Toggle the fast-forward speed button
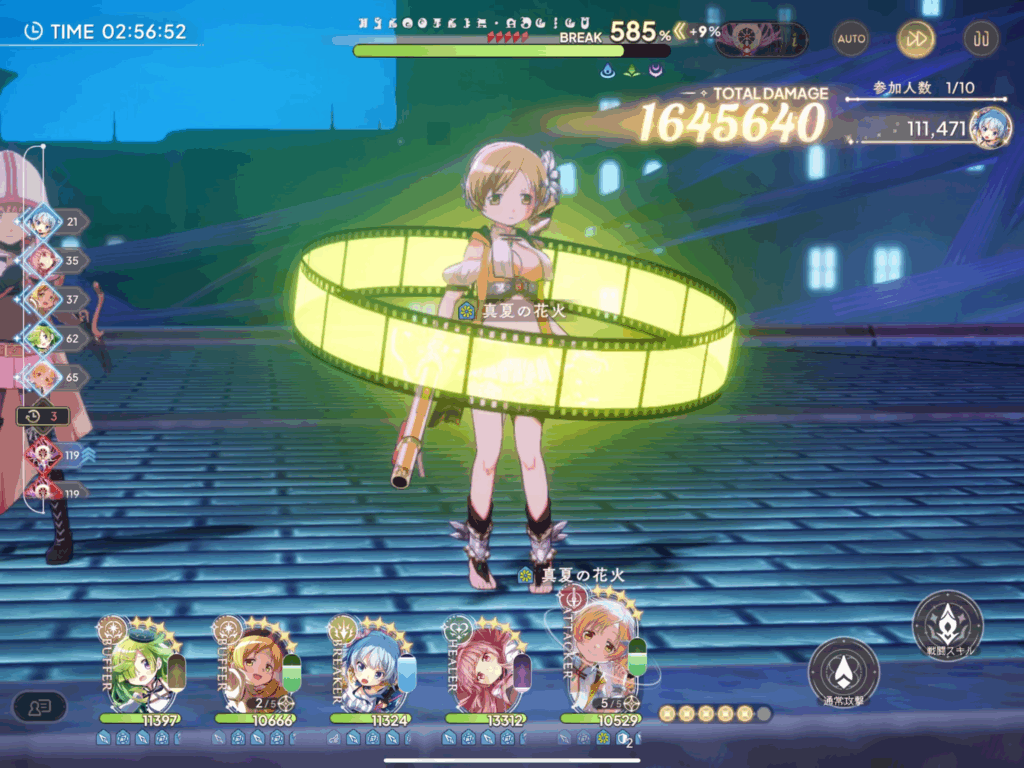1024x768 pixels. 915,39
